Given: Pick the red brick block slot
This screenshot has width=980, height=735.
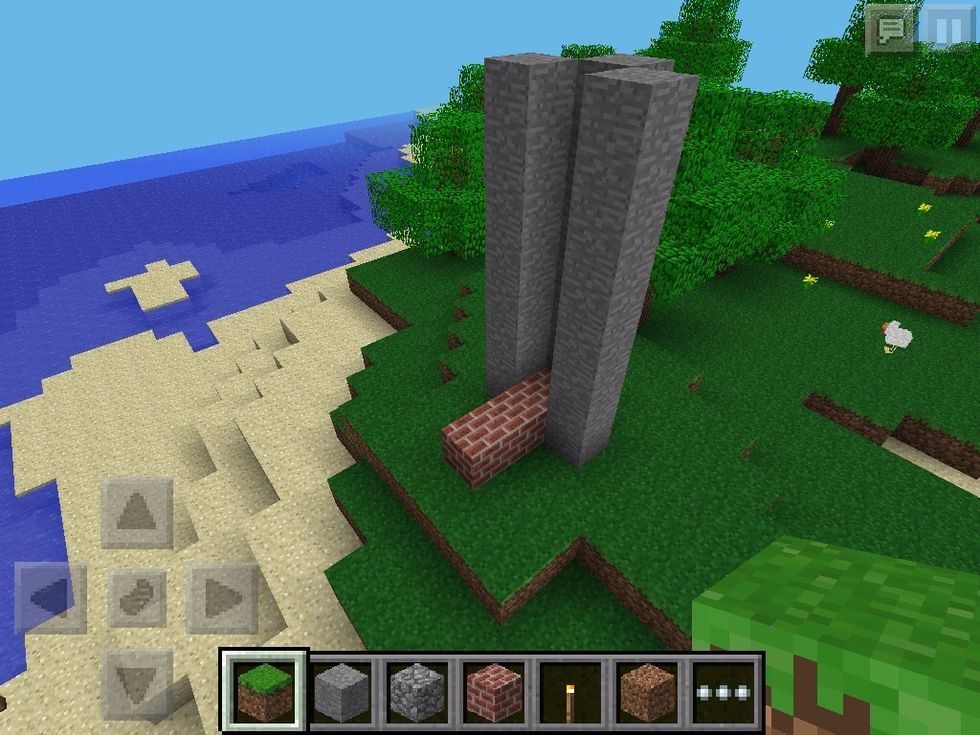Looking at the screenshot, I should [x=494, y=691].
